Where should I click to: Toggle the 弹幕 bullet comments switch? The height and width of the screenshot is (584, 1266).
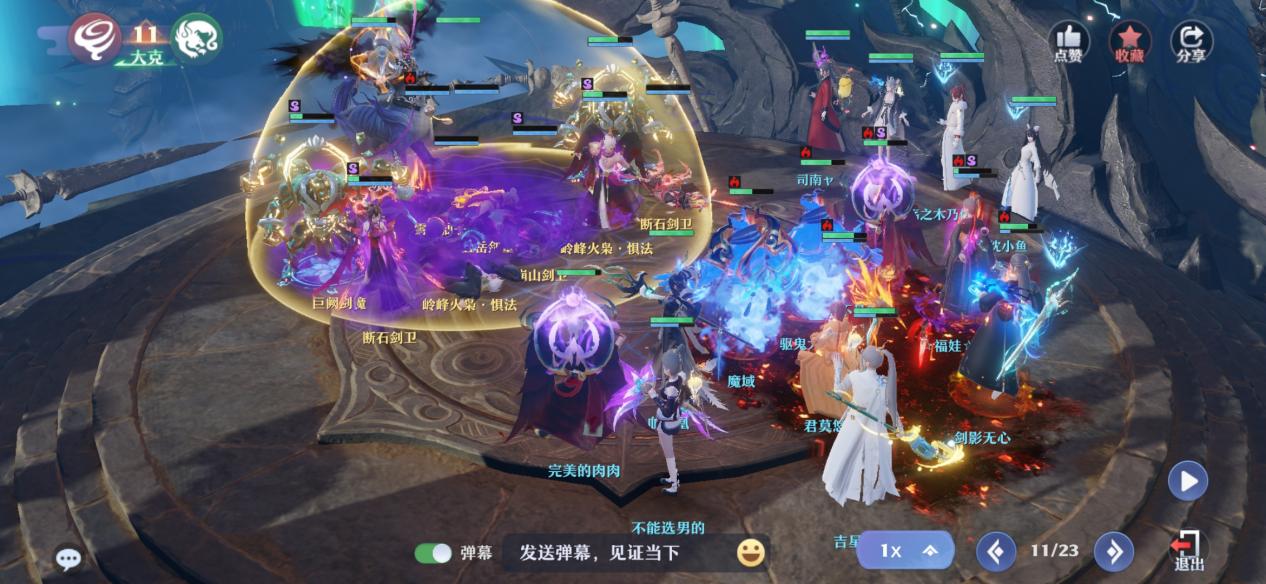tap(433, 553)
